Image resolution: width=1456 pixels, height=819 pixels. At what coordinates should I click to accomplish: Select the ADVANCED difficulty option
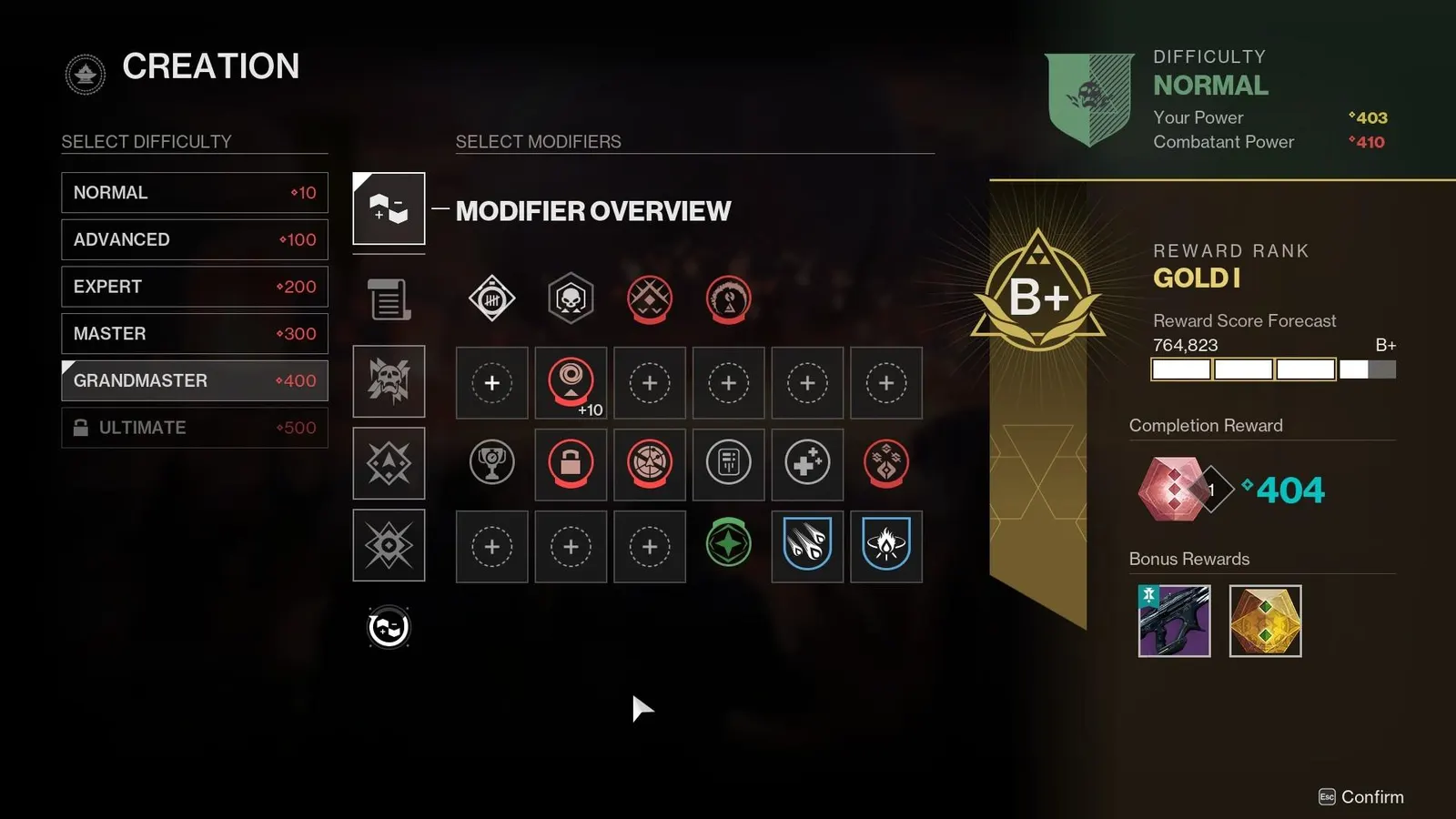click(194, 239)
